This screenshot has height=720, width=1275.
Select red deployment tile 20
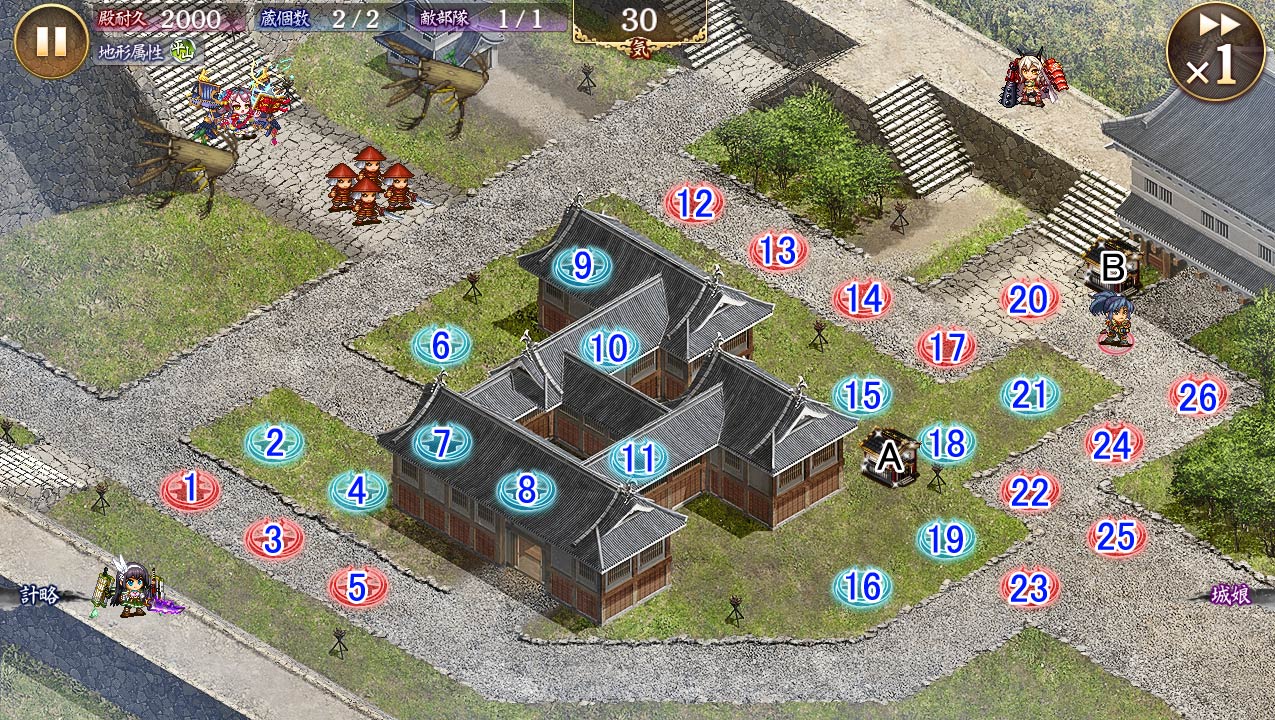point(1029,299)
